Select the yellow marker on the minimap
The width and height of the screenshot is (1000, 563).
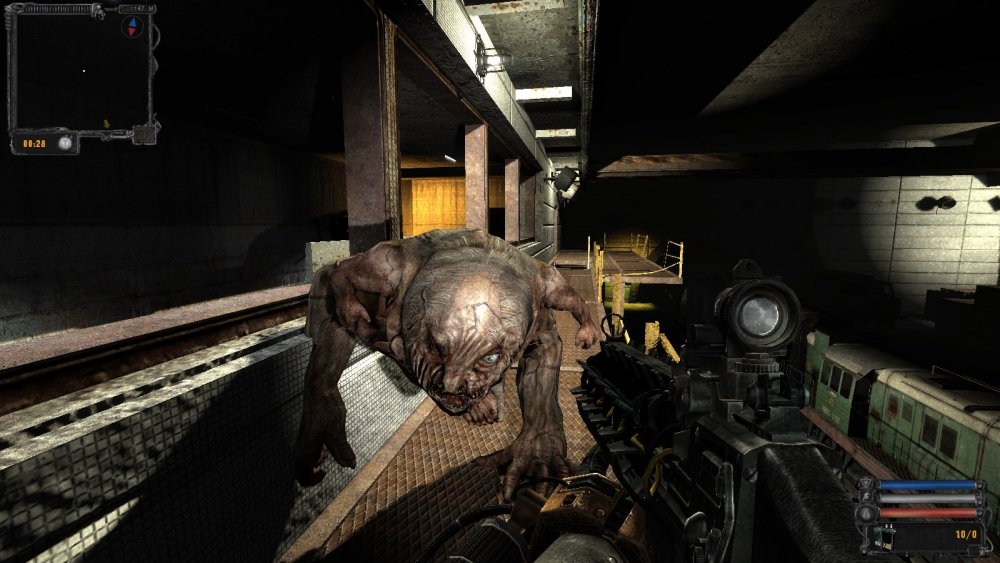coord(106,123)
